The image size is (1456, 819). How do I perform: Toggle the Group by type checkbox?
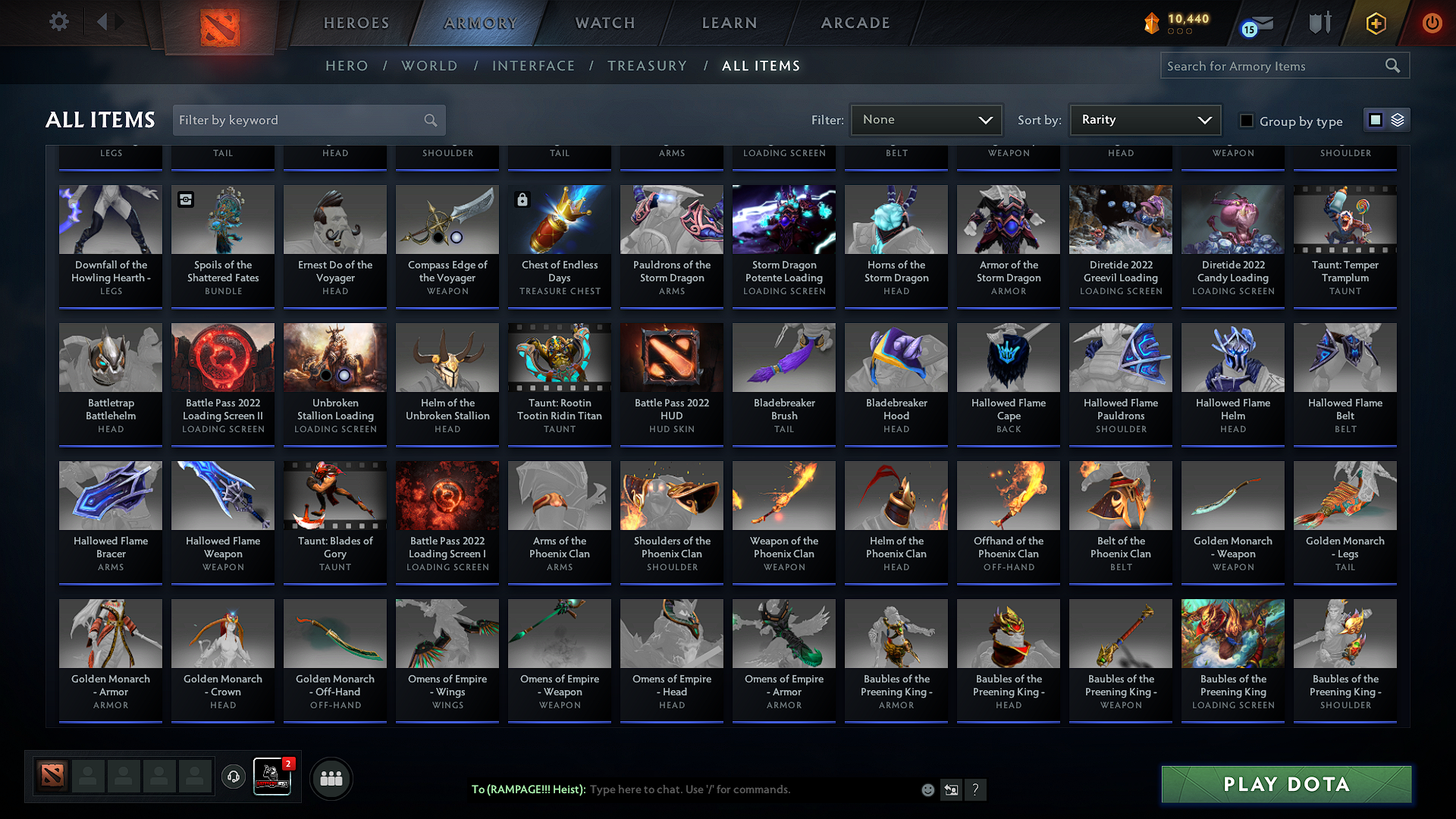pos(1246,120)
